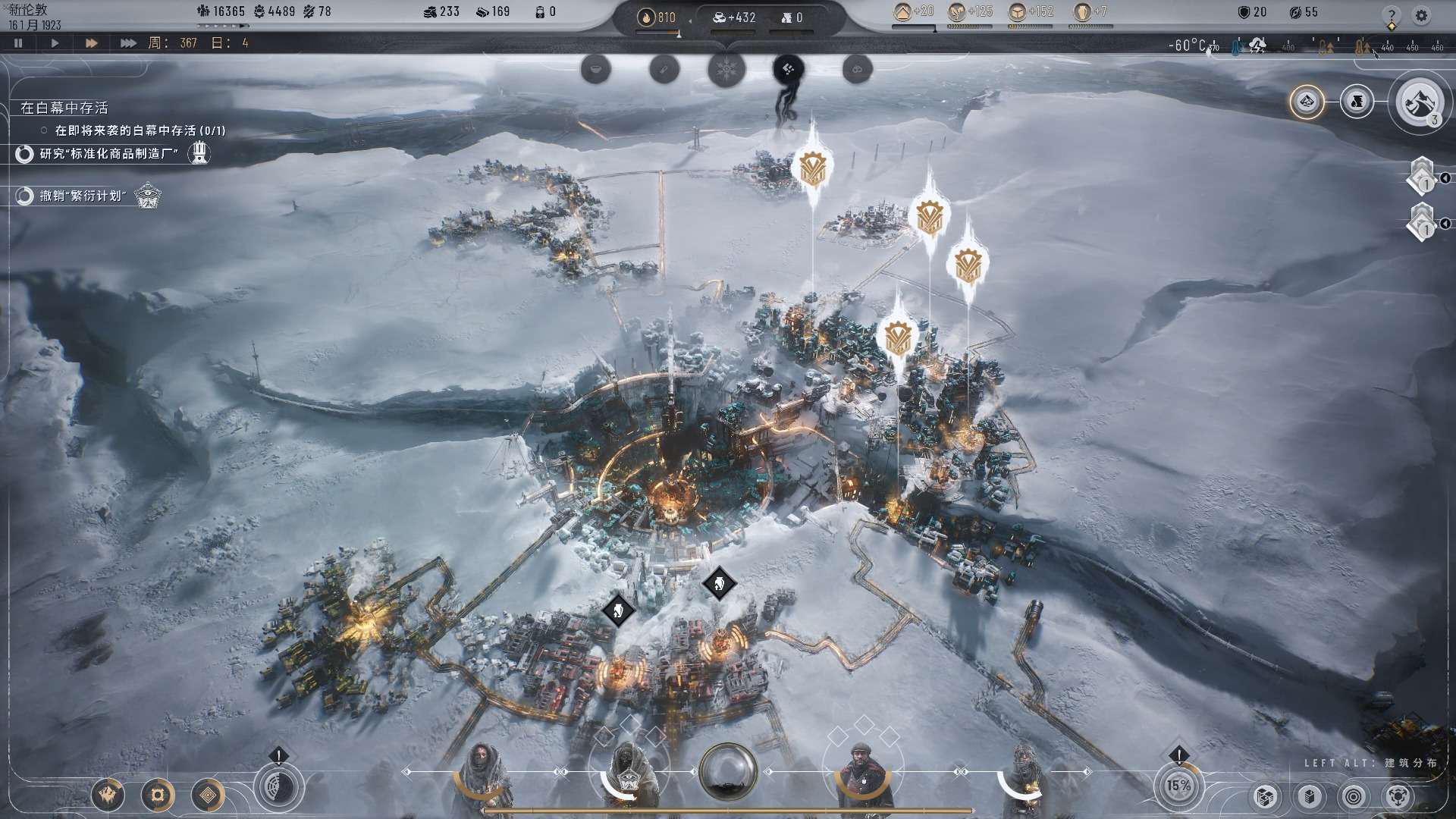Select the 撤销"繁衍计划" objective
The height and width of the screenshot is (819, 1456).
pos(83,196)
